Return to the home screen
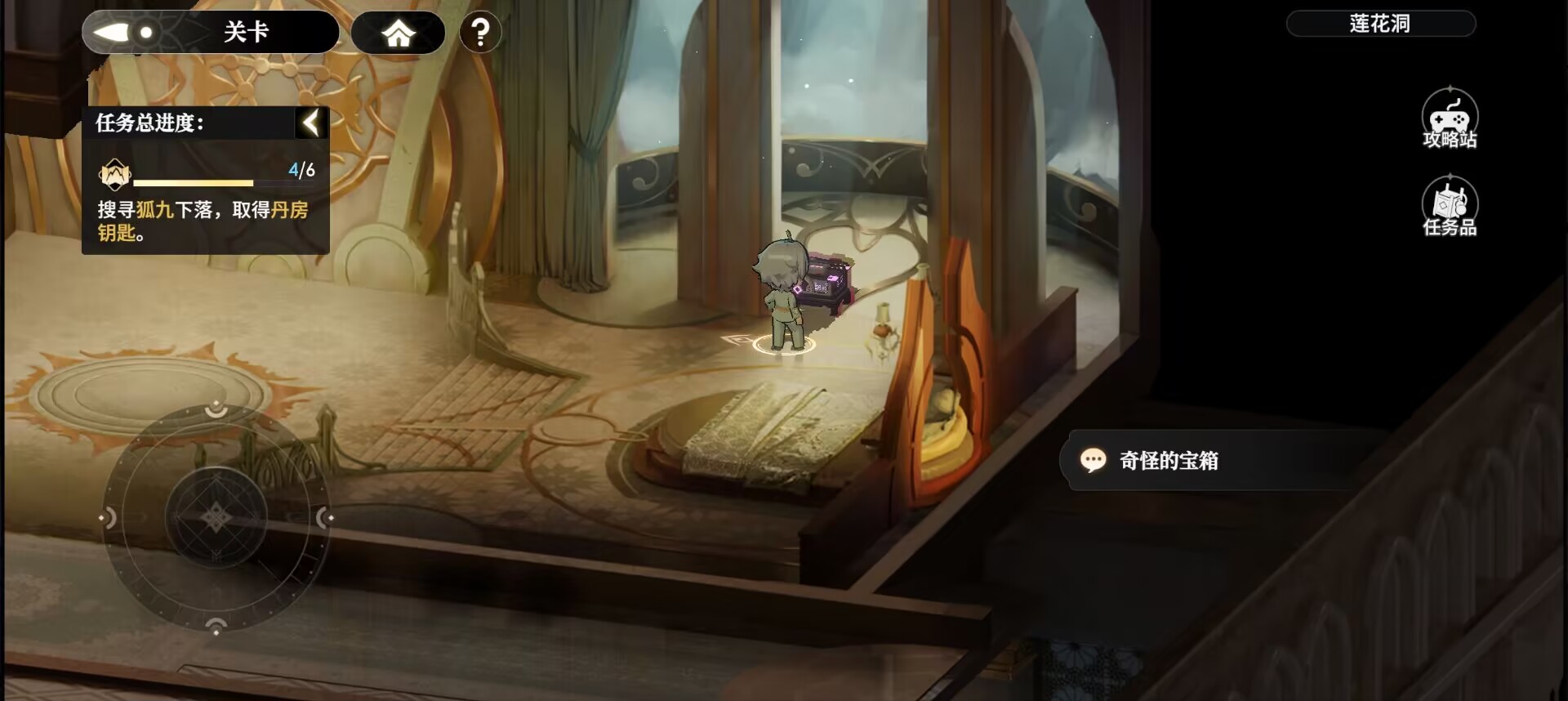This screenshot has height=701, width=1568. coord(398,33)
